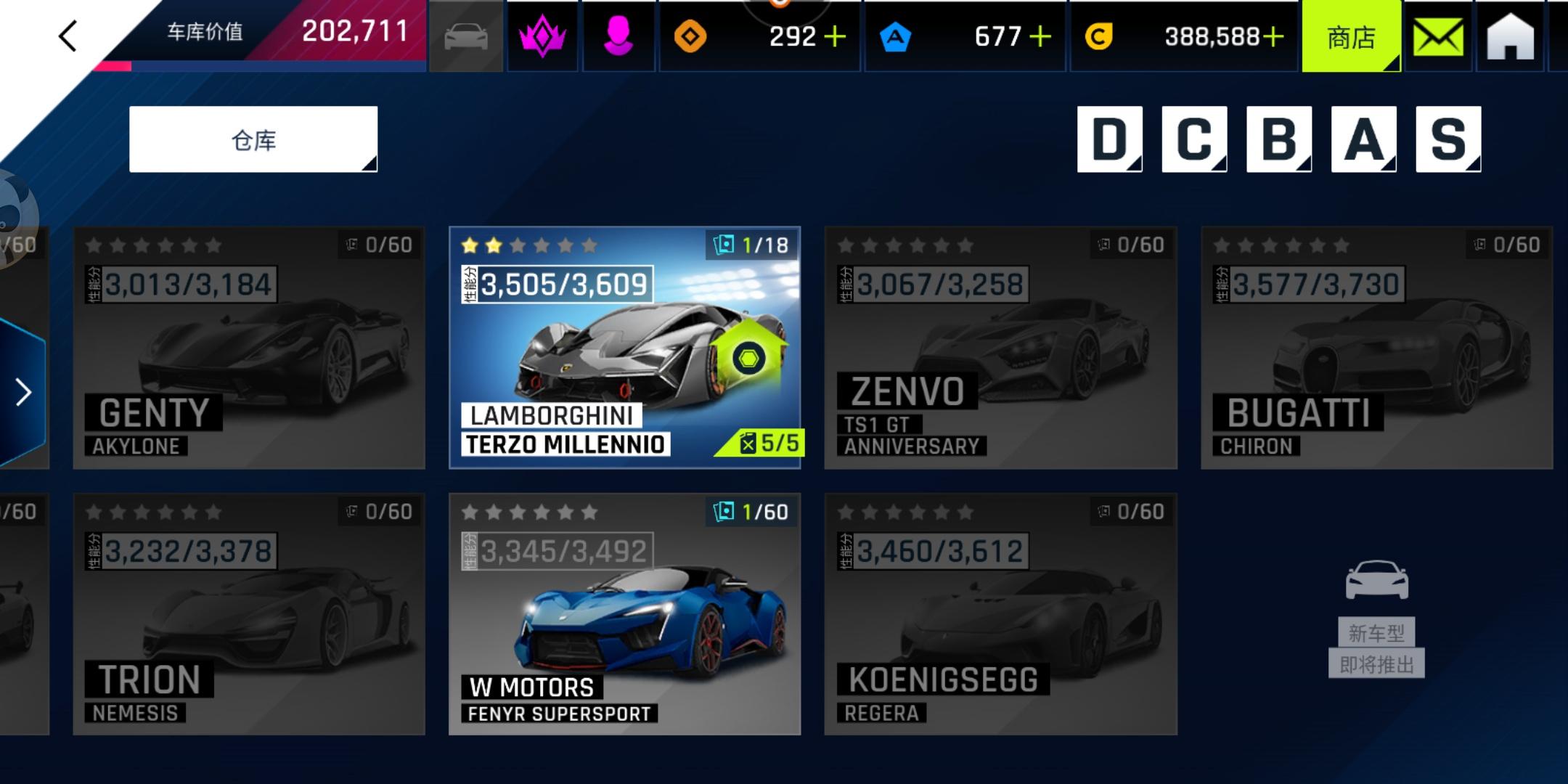This screenshot has height=784, width=1568.
Task: View the Genty Akylone car card
Action: [249, 348]
